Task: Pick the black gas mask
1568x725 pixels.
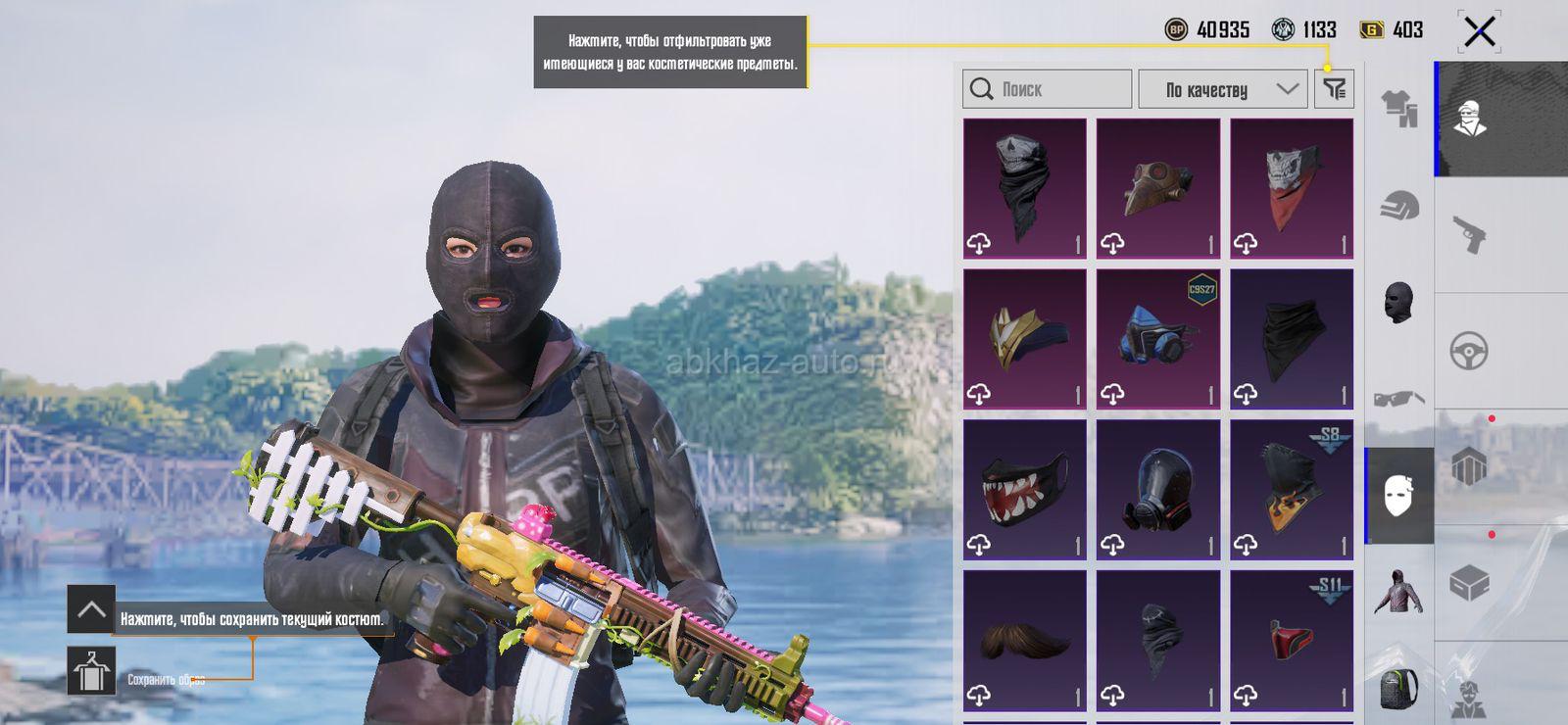Action: click(1157, 489)
